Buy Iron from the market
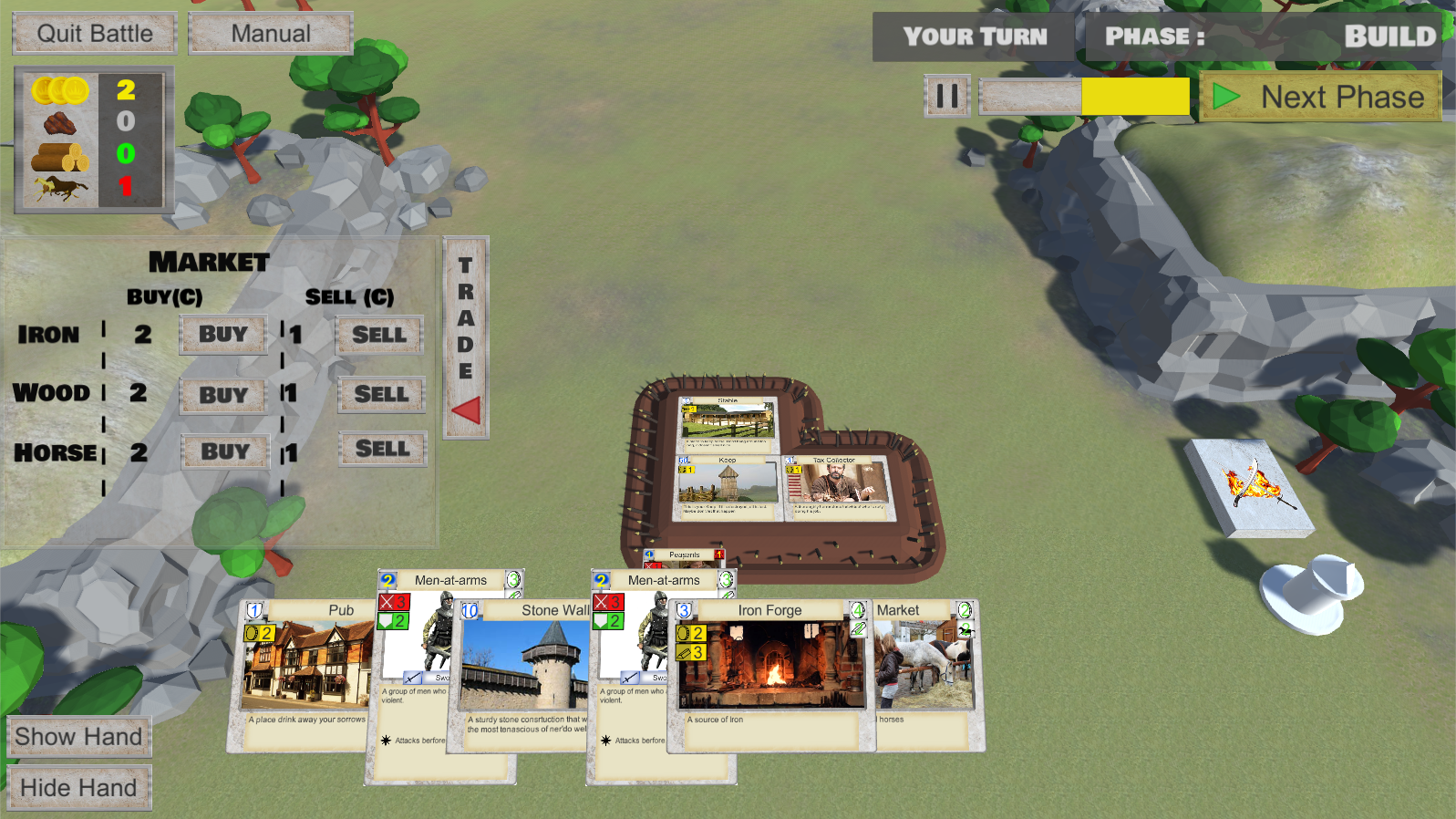This screenshot has height=819, width=1456. click(x=223, y=335)
